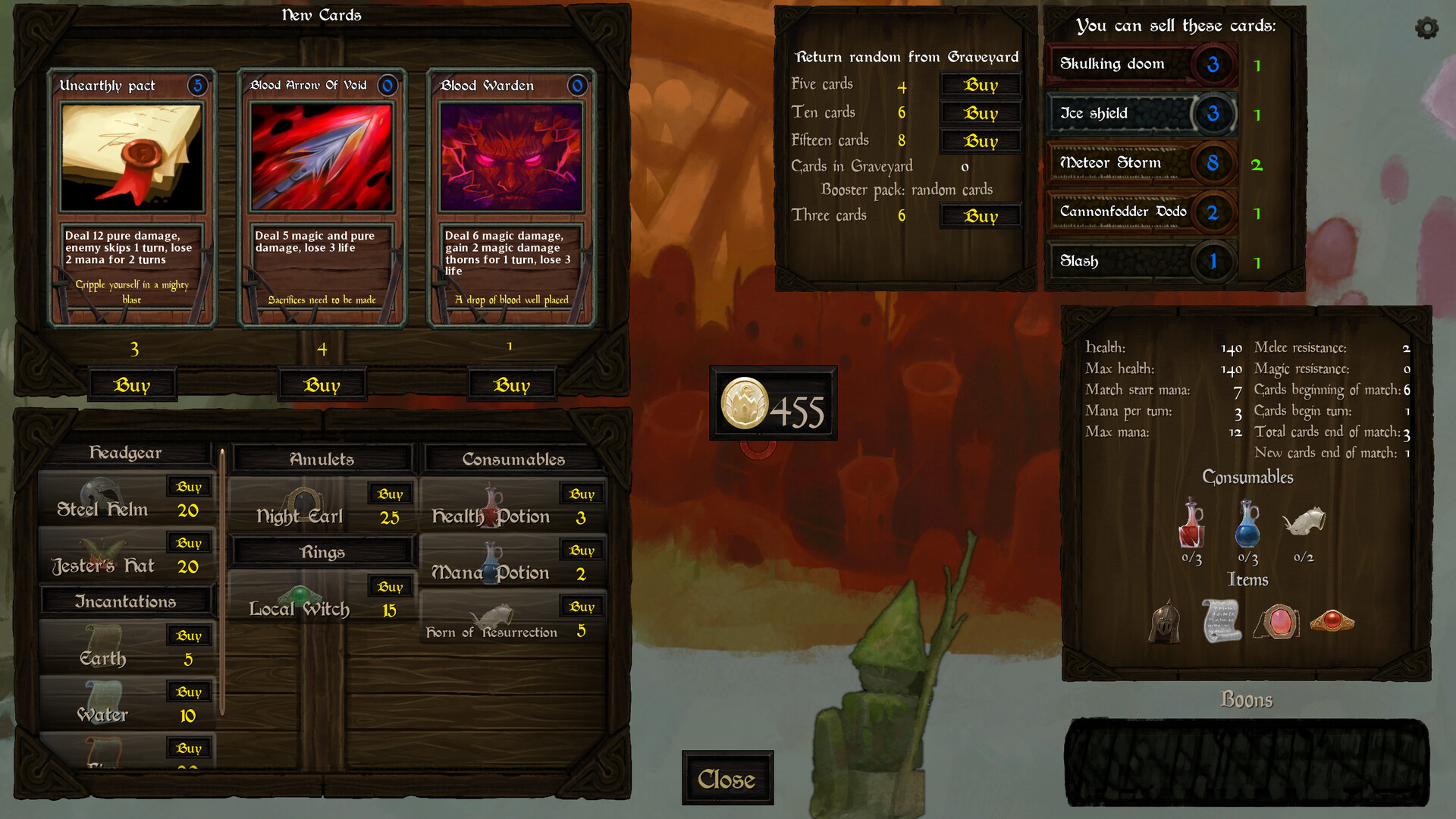Collapse the Incantations section header

(127, 601)
